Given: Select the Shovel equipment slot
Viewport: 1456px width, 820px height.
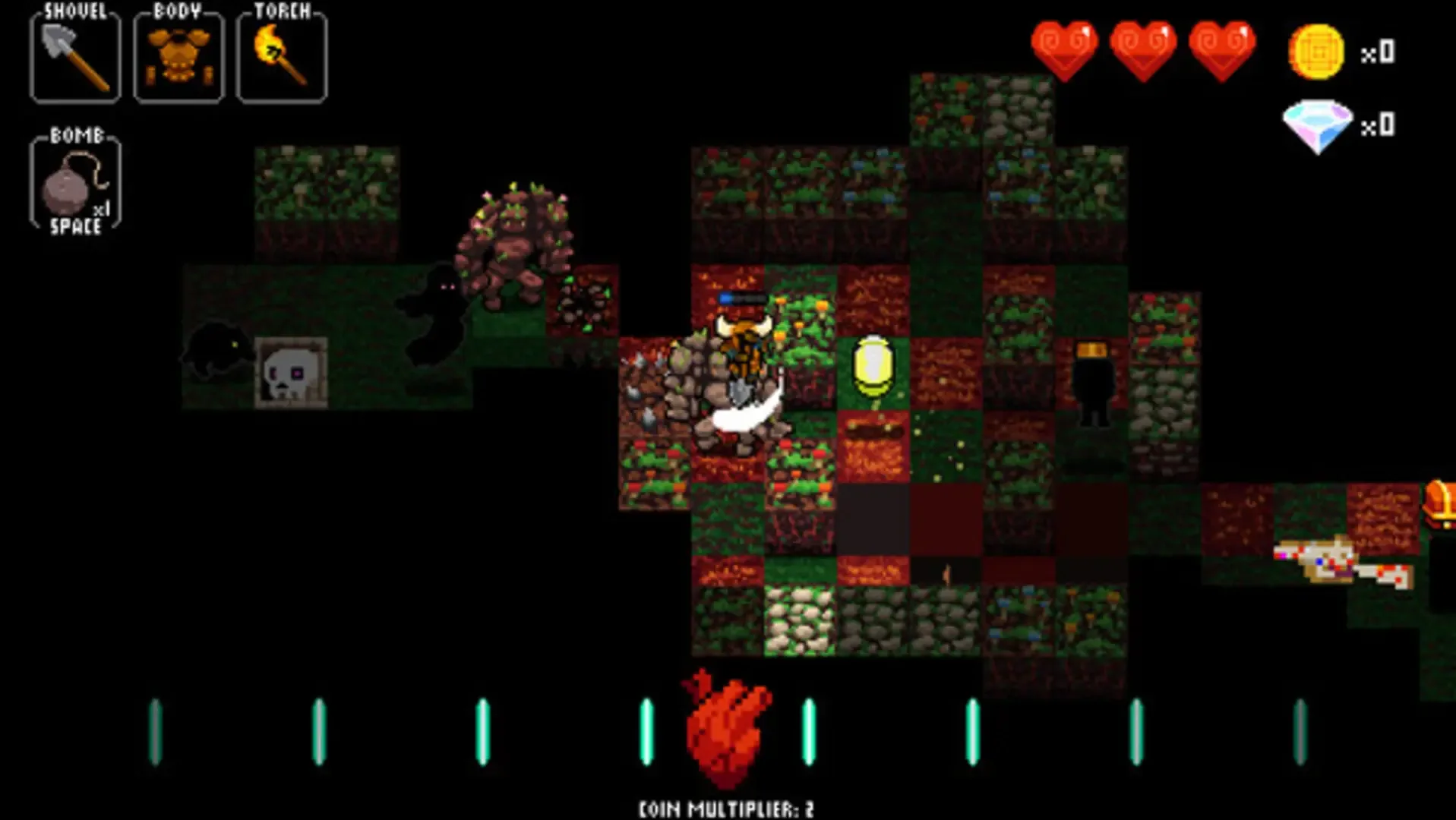Looking at the screenshot, I should pyautogui.click(x=74, y=55).
